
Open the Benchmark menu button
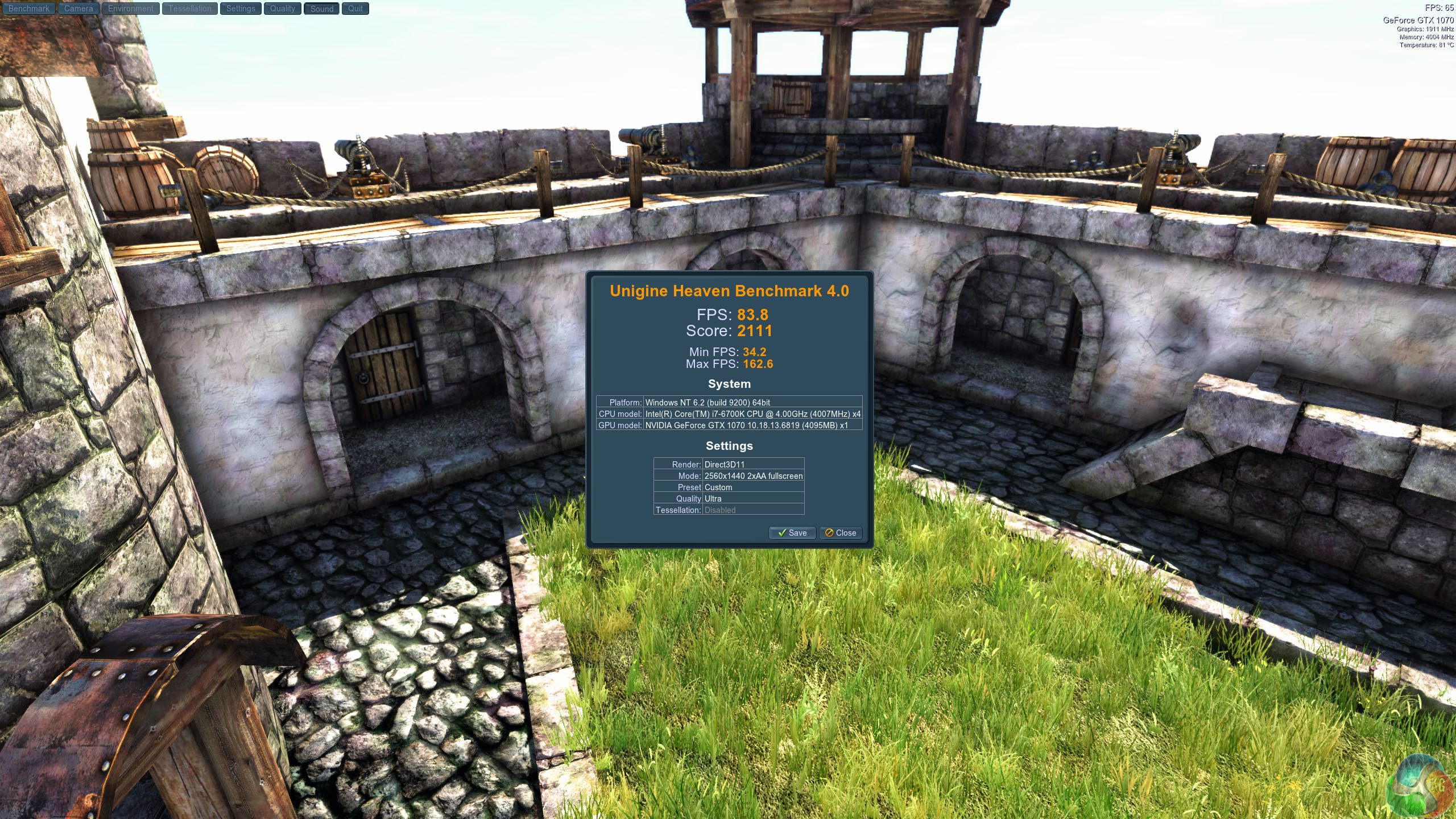point(28,9)
